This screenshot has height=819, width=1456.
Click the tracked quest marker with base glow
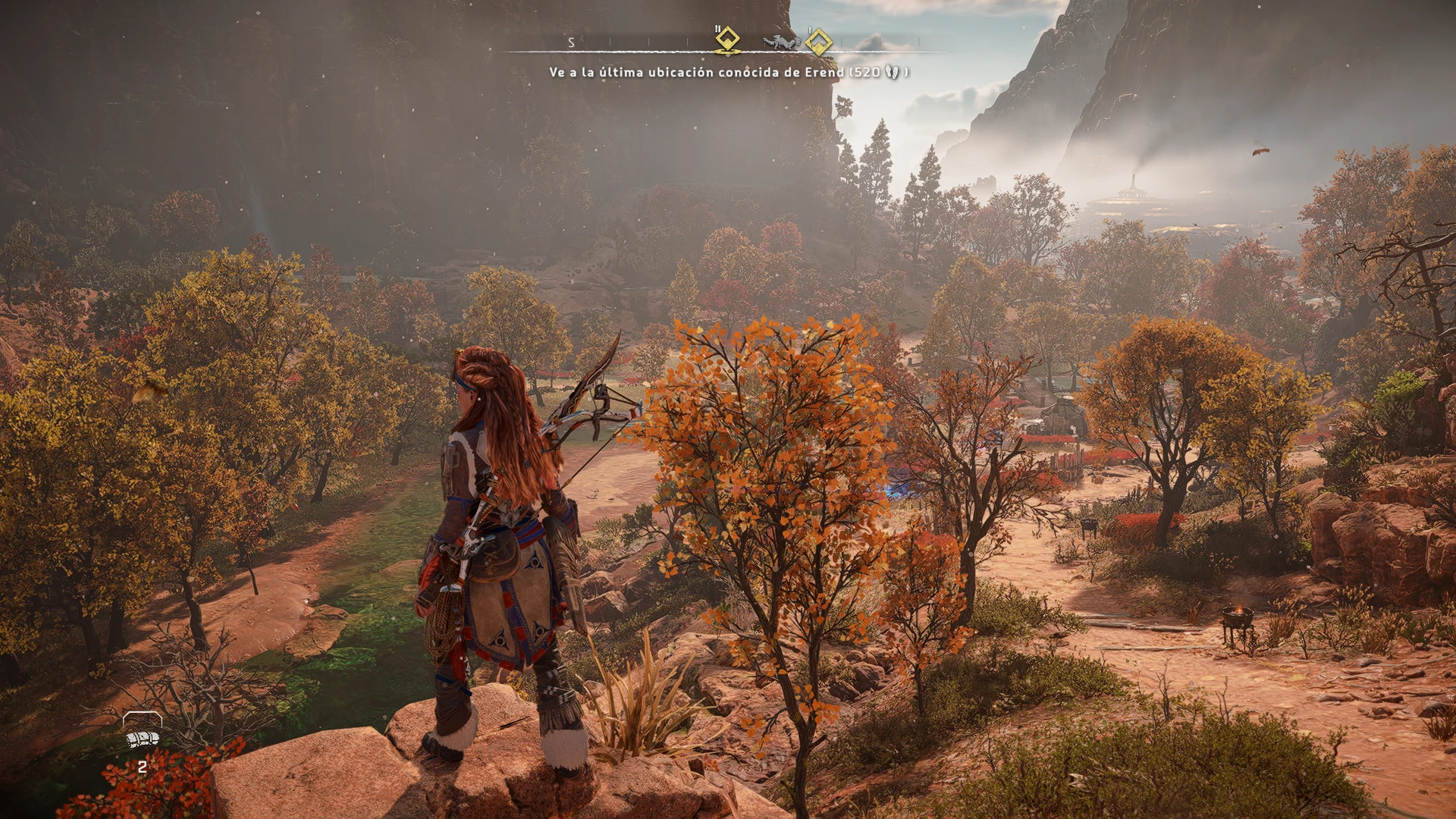click(x=727, y=39)
